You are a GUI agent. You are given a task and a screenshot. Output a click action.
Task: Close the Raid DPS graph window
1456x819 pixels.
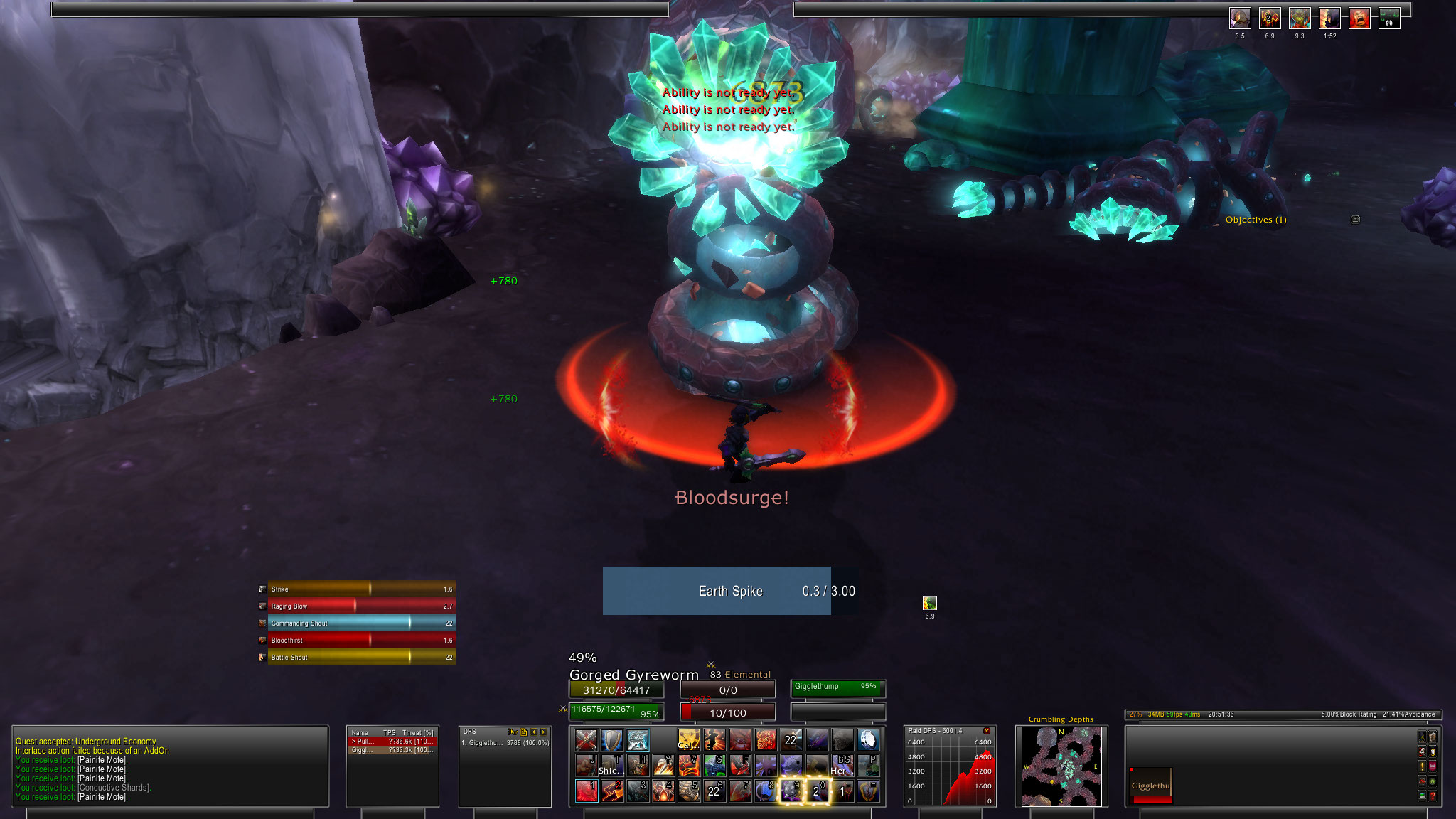point(986,731)
